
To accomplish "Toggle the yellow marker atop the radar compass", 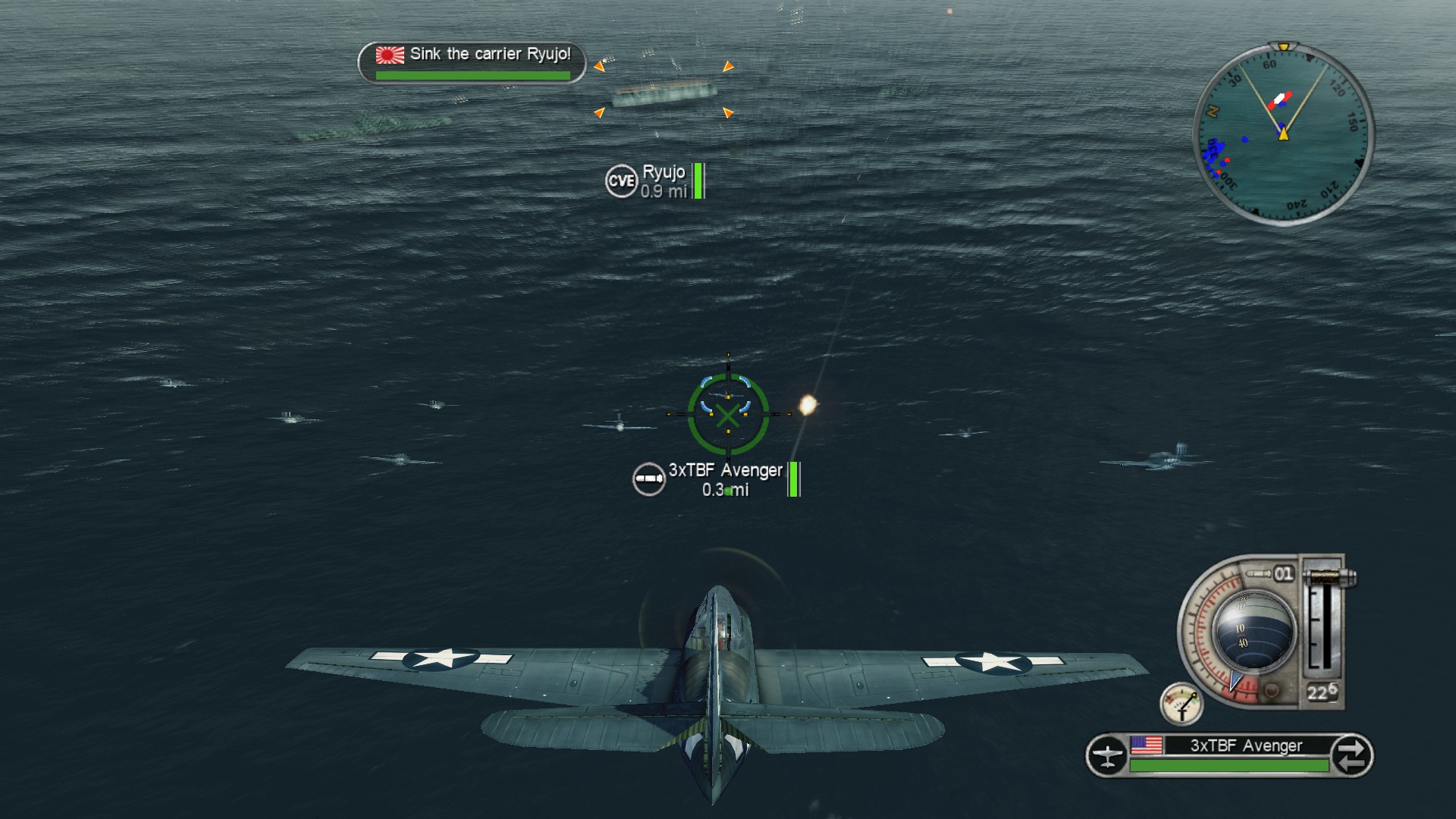I will click(x=1283, y=45).
